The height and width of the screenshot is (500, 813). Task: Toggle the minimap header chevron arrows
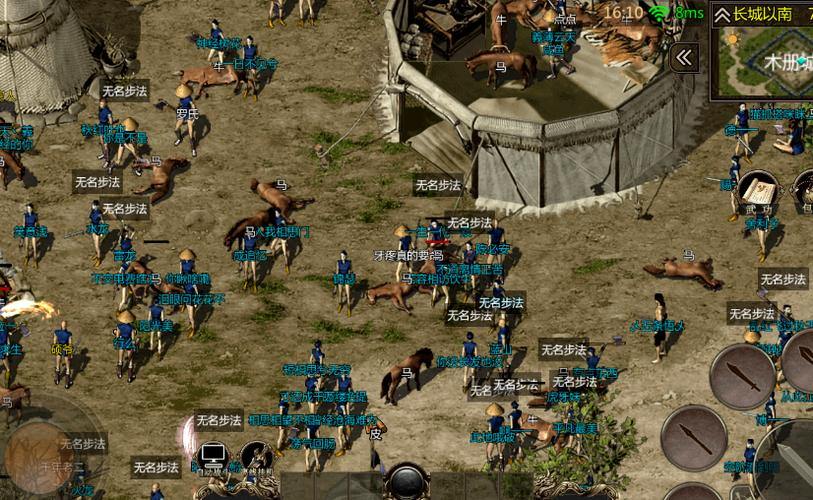(x=723, y=14)
